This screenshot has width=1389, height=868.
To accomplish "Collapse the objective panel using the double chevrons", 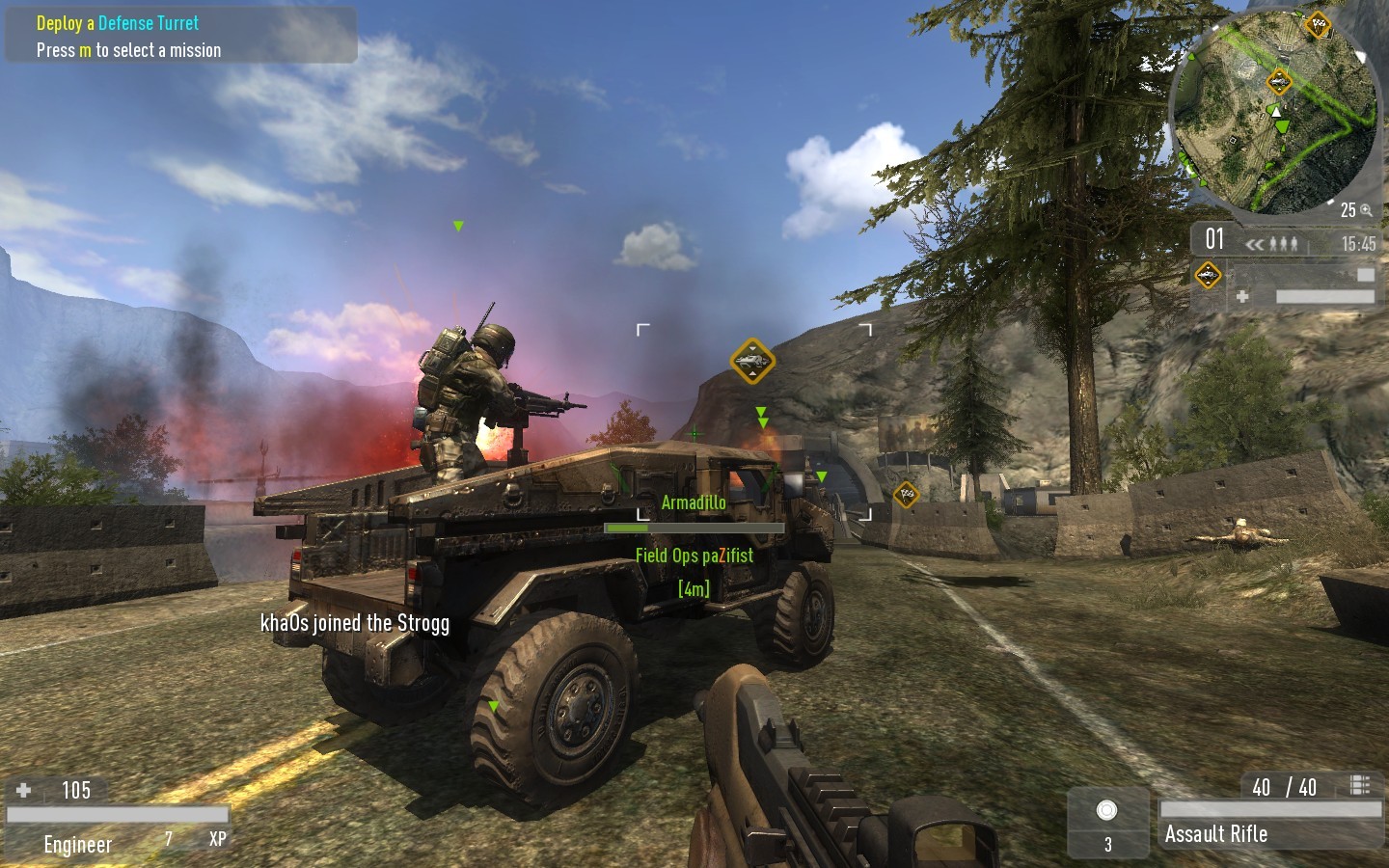I will click(1255, 244).
